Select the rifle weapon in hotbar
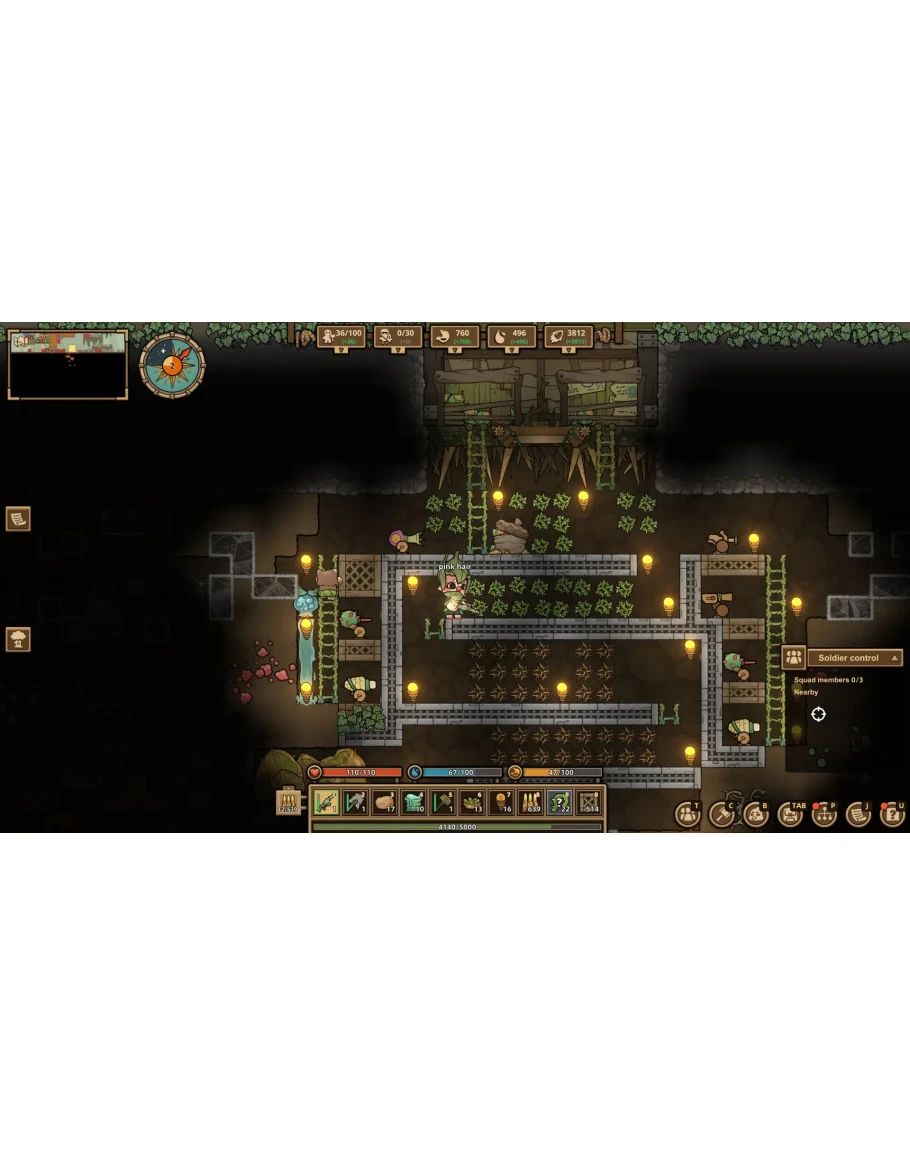 [x=326, y=802]
